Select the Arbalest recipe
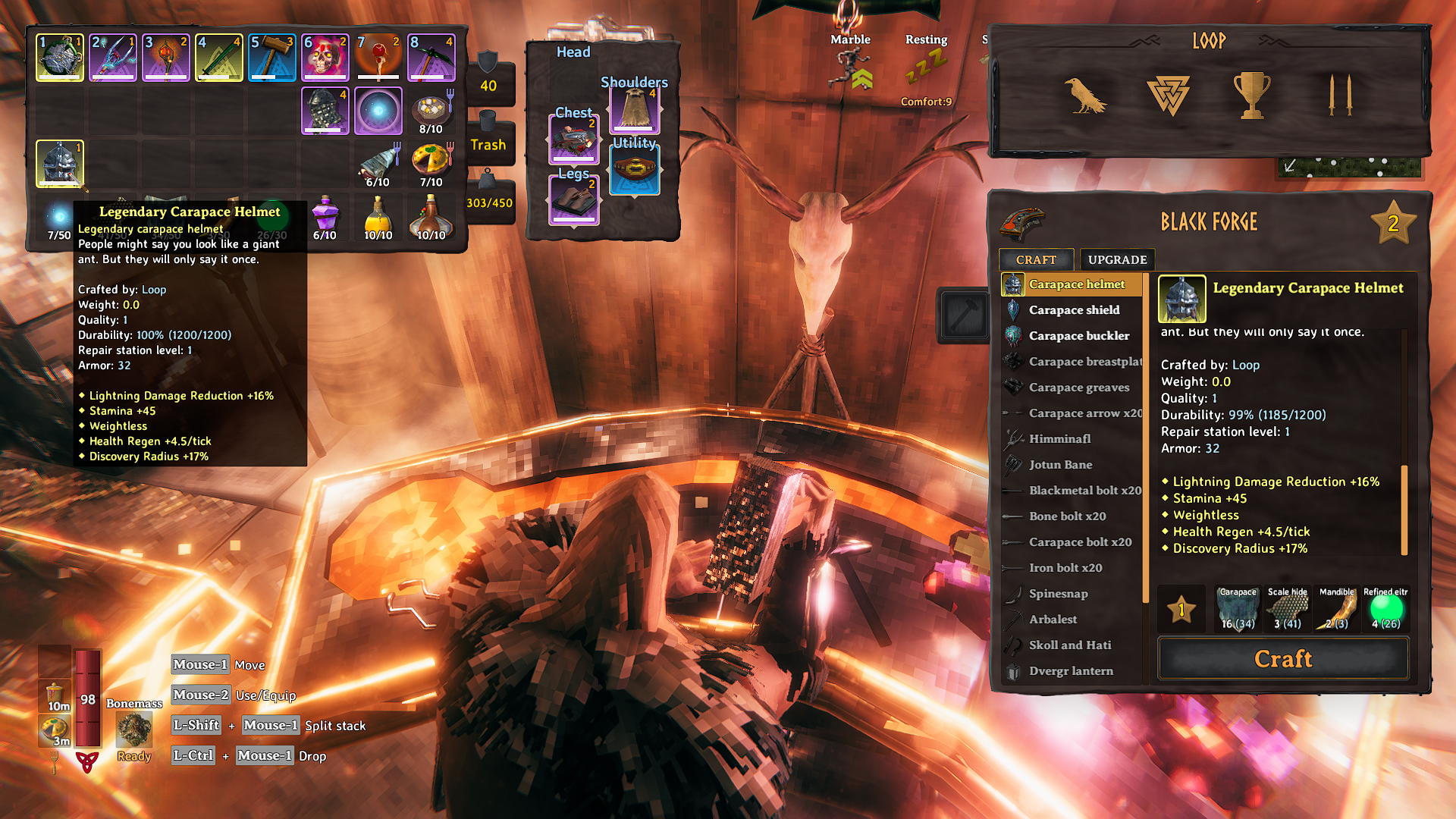The width and height of the screenshot is (1456, 819). tap(1053, 619)
